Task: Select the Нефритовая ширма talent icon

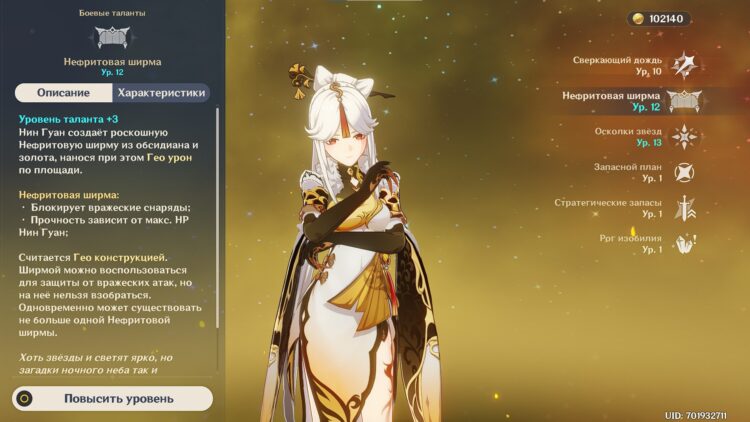Action: [684, 101]
